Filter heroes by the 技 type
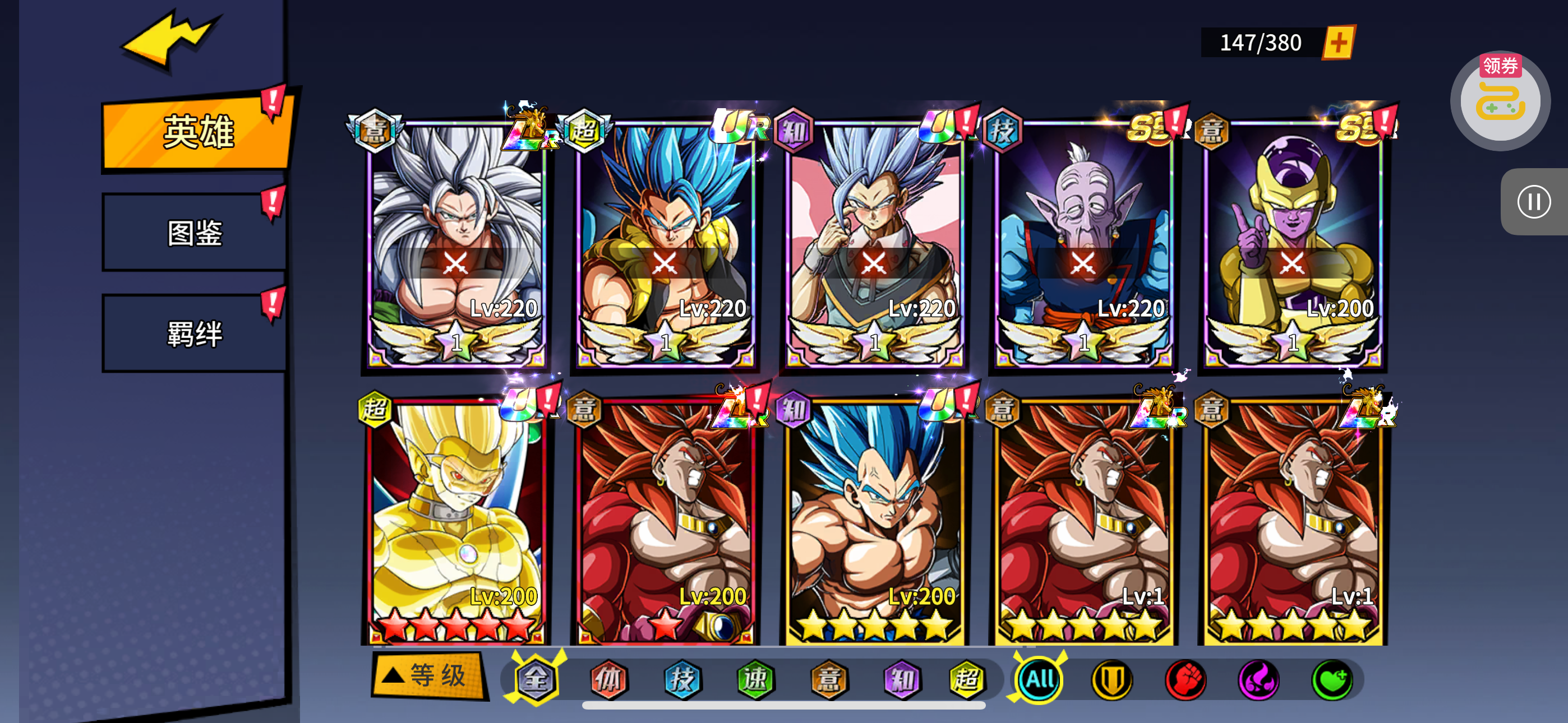This screenshot has width=1568, height=723. [682, 679]
